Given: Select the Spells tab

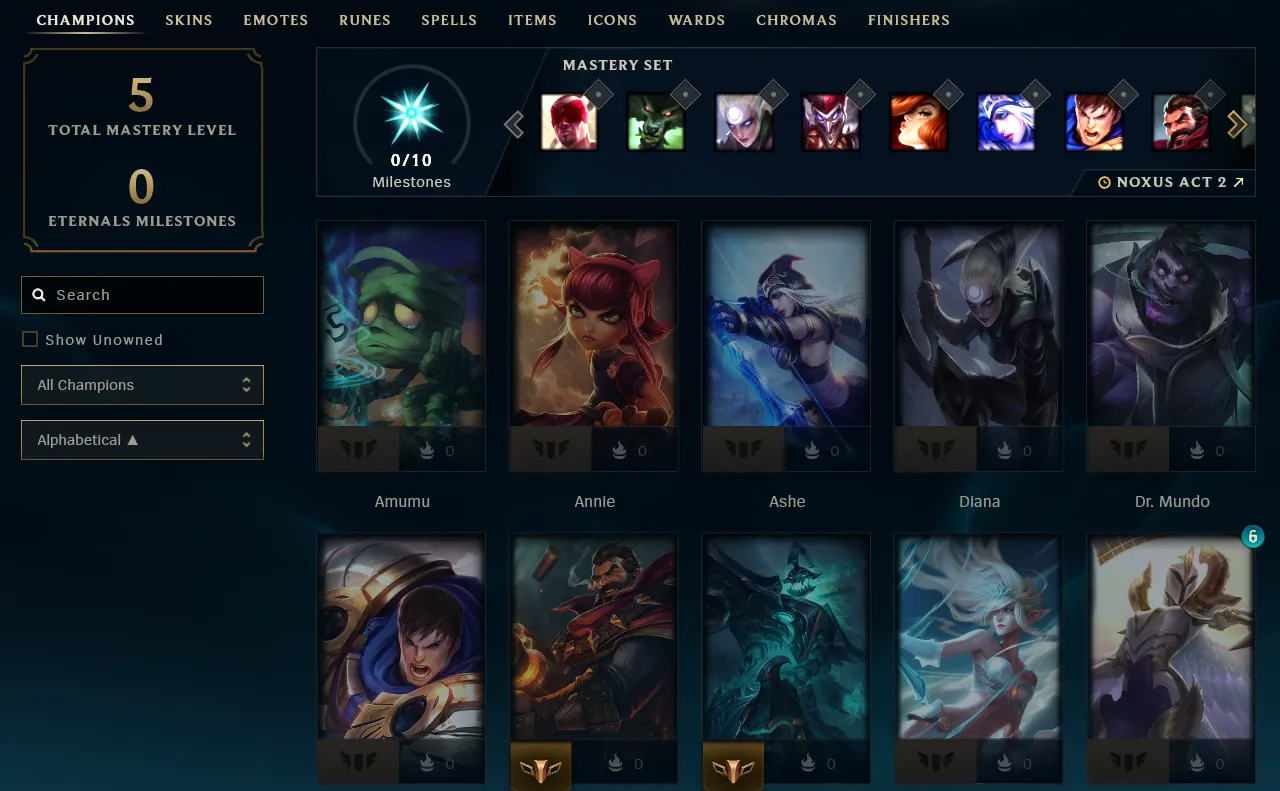Looking at the screenshot, I should click(449, 20).
